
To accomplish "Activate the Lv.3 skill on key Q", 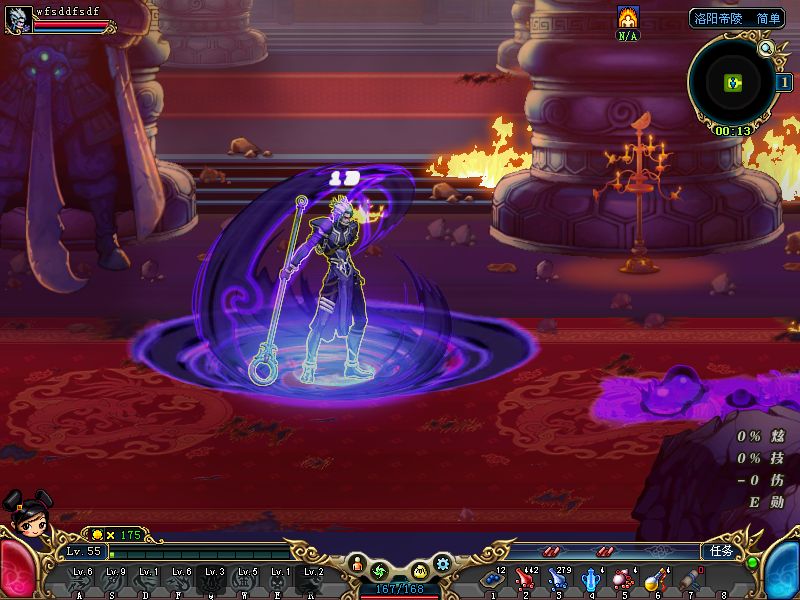I will click(x=214, y=580).
